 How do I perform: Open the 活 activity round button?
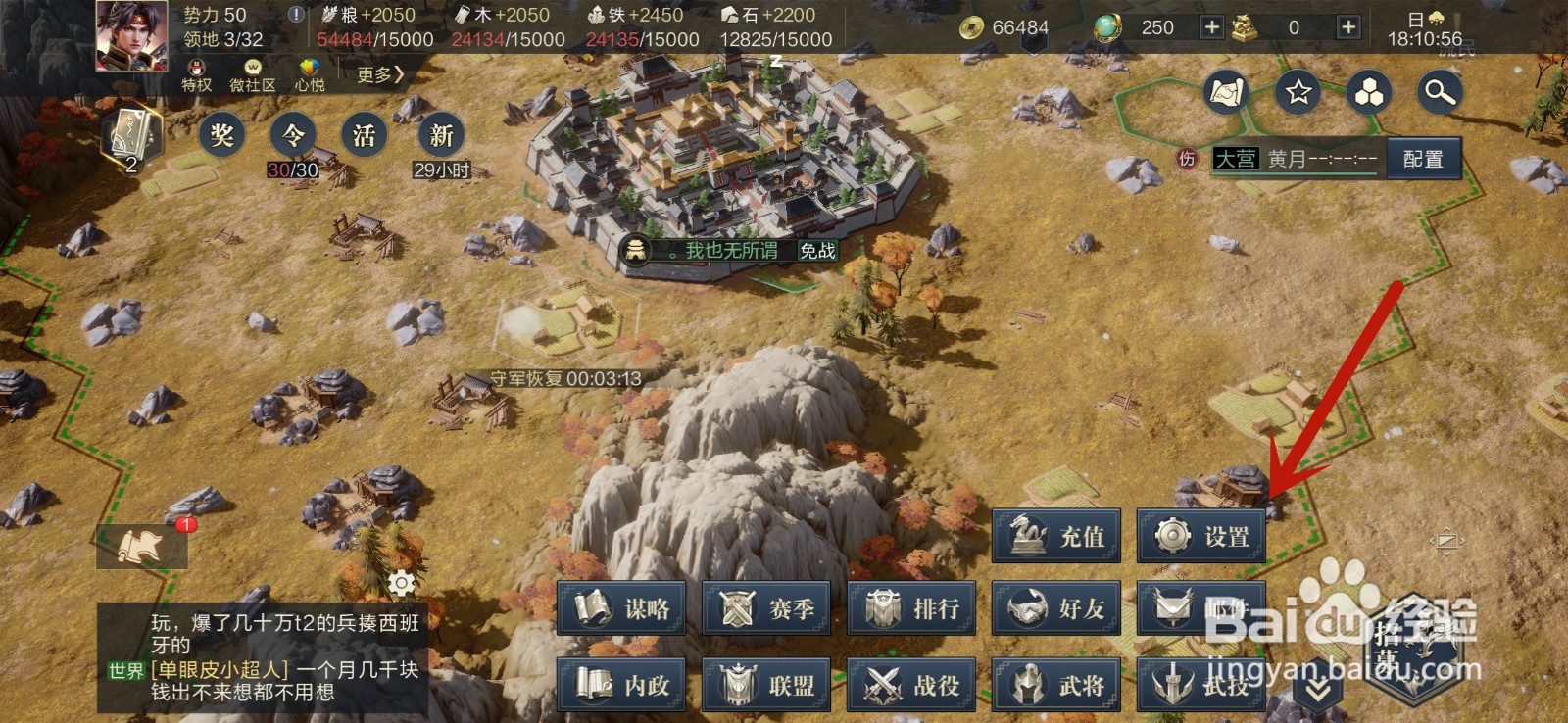365,134
